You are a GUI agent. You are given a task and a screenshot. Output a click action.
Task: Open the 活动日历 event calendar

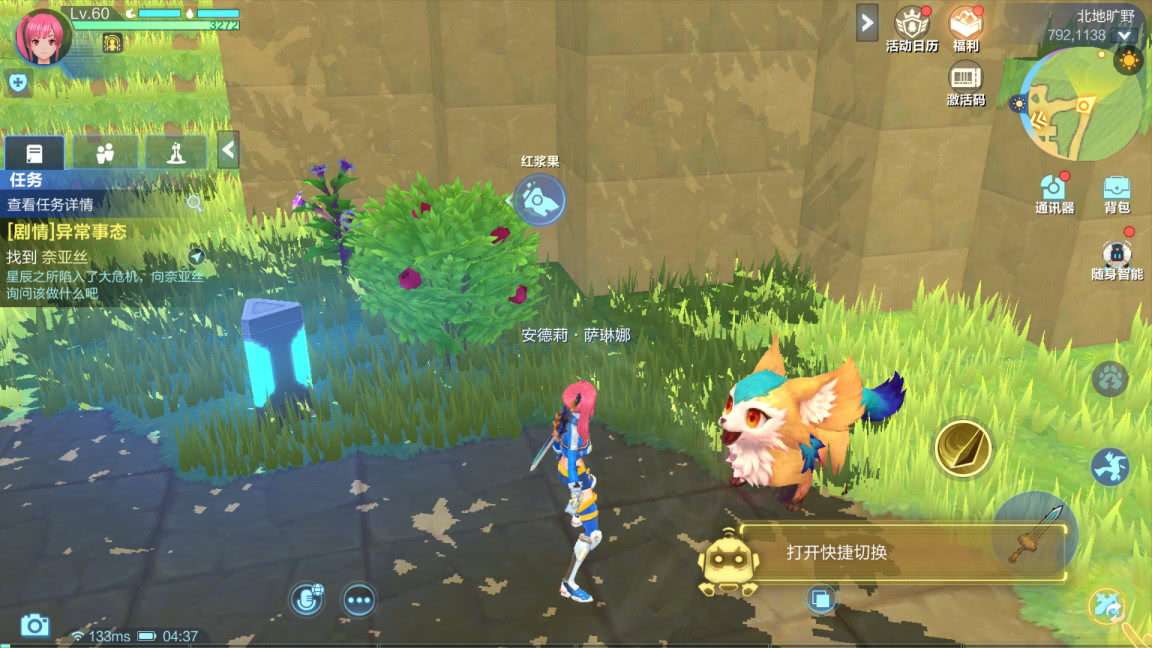coord(912,28)
